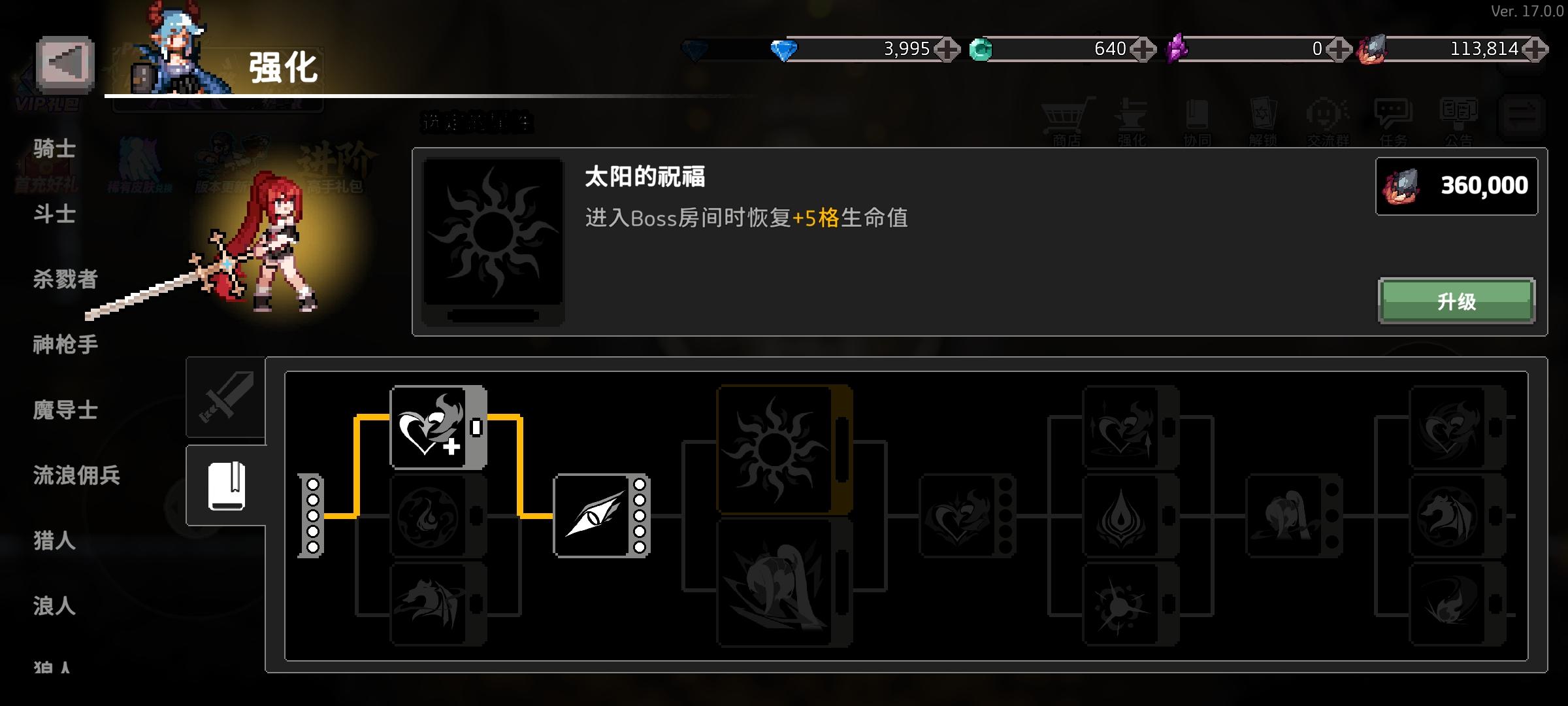
Task: Open the 交流群 community group icon
Action: [1328, 118]
